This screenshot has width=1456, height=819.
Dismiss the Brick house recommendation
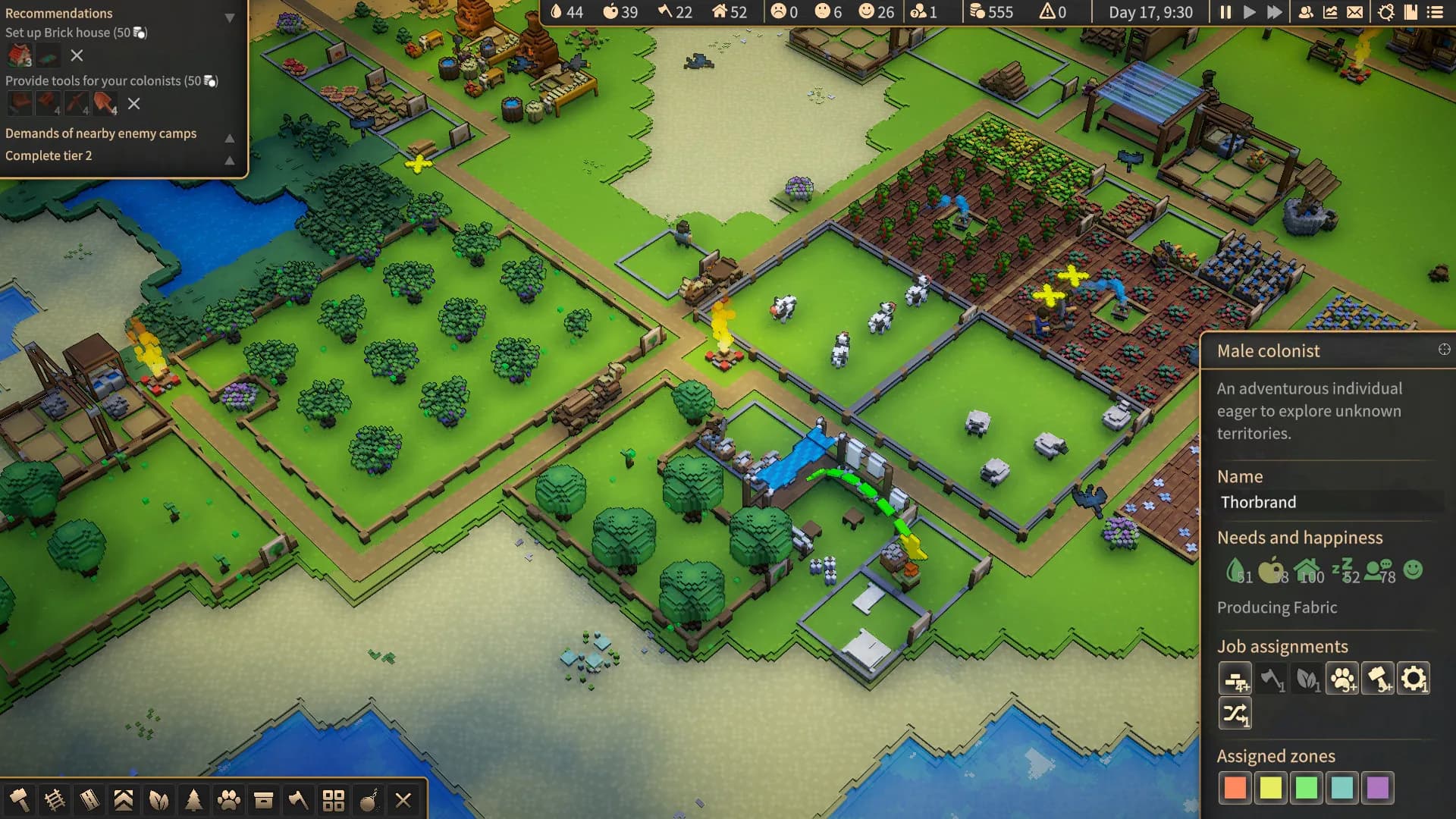77,55
